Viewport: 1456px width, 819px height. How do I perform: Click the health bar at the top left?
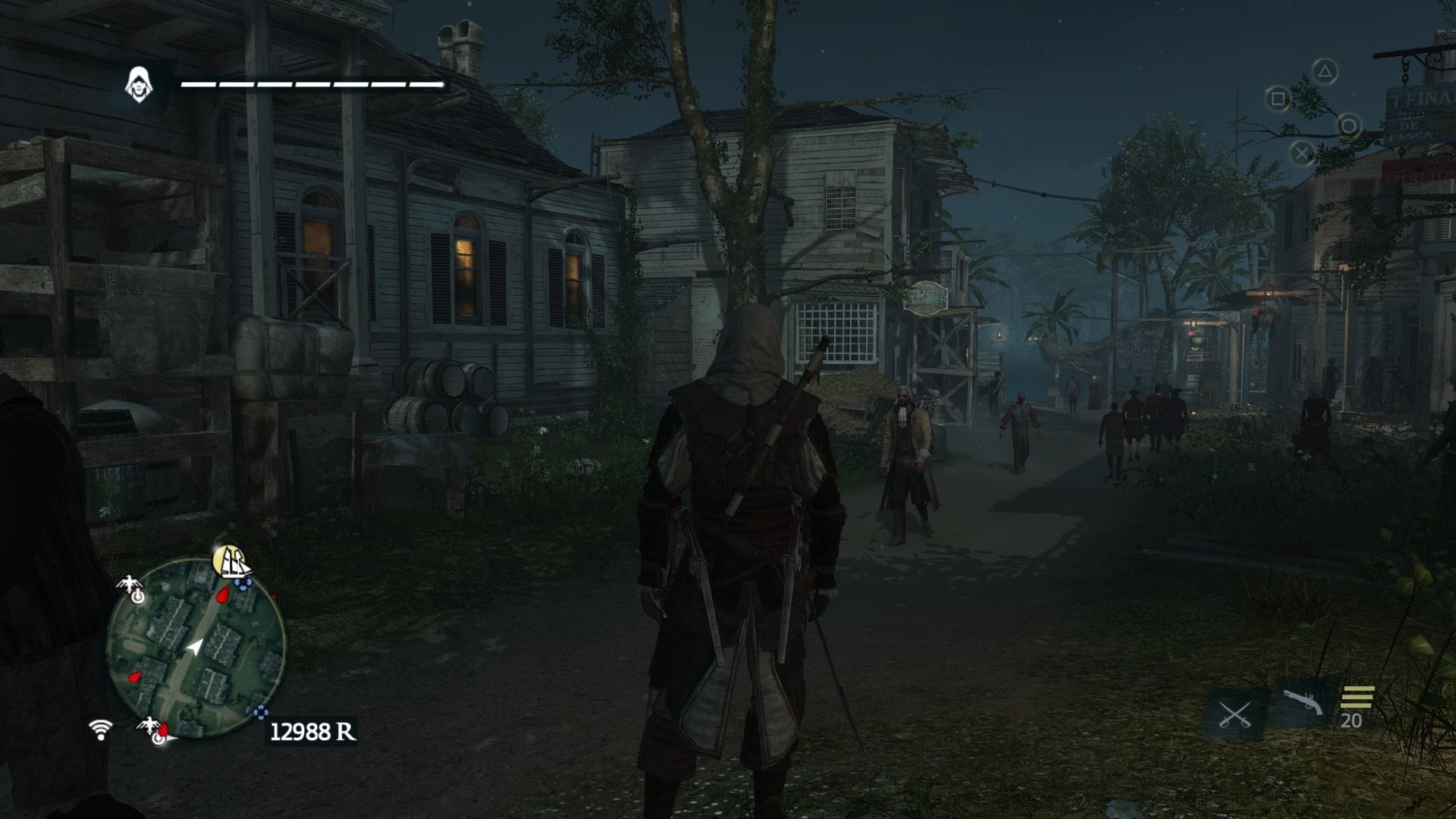[x=311, y=83]
